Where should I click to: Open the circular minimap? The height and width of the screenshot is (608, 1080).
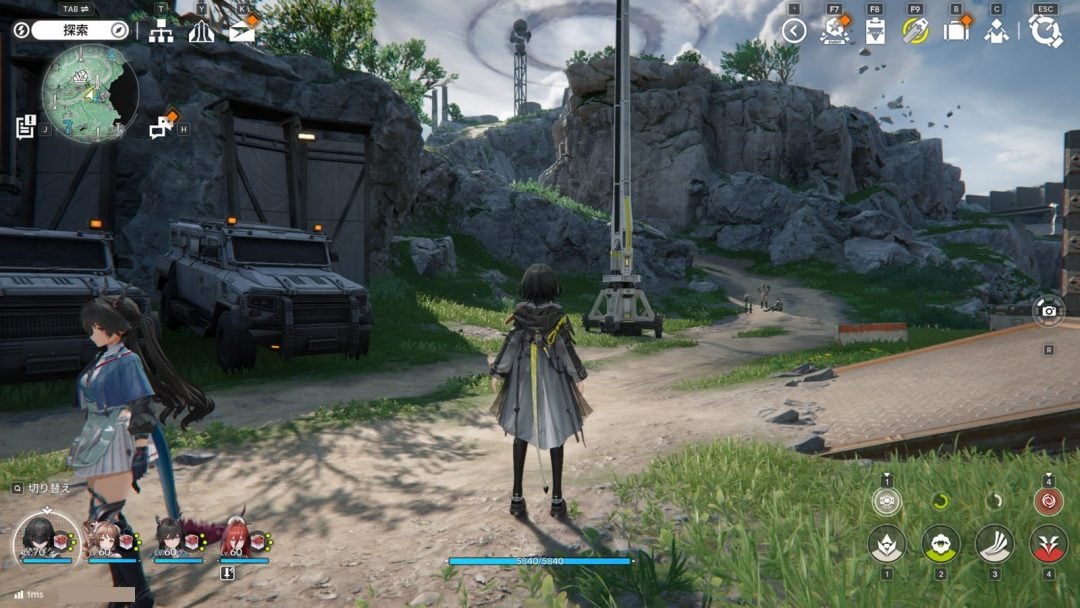90,93
